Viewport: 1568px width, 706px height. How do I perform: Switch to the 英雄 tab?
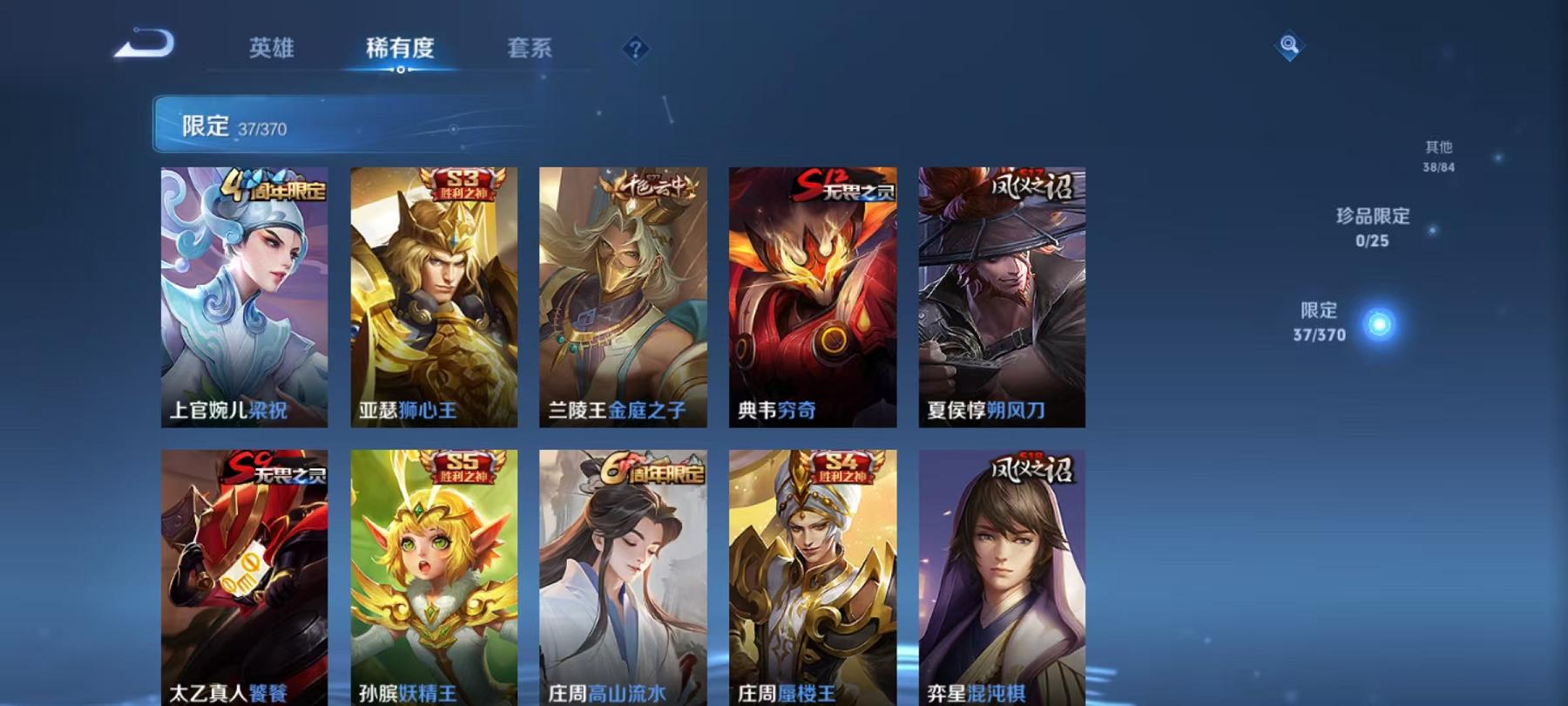tap(271, 48)
